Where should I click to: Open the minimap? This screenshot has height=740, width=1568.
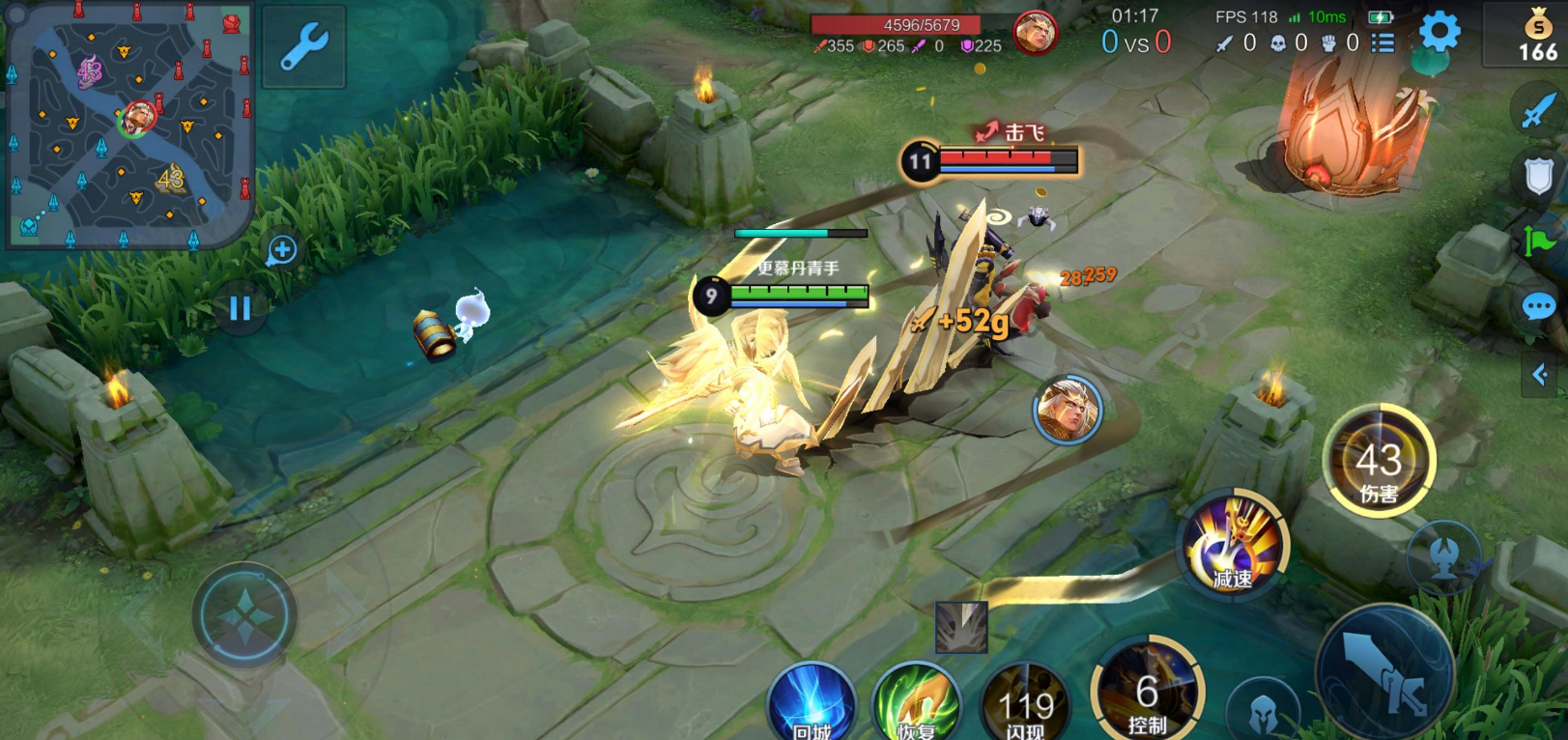point(128,124)
